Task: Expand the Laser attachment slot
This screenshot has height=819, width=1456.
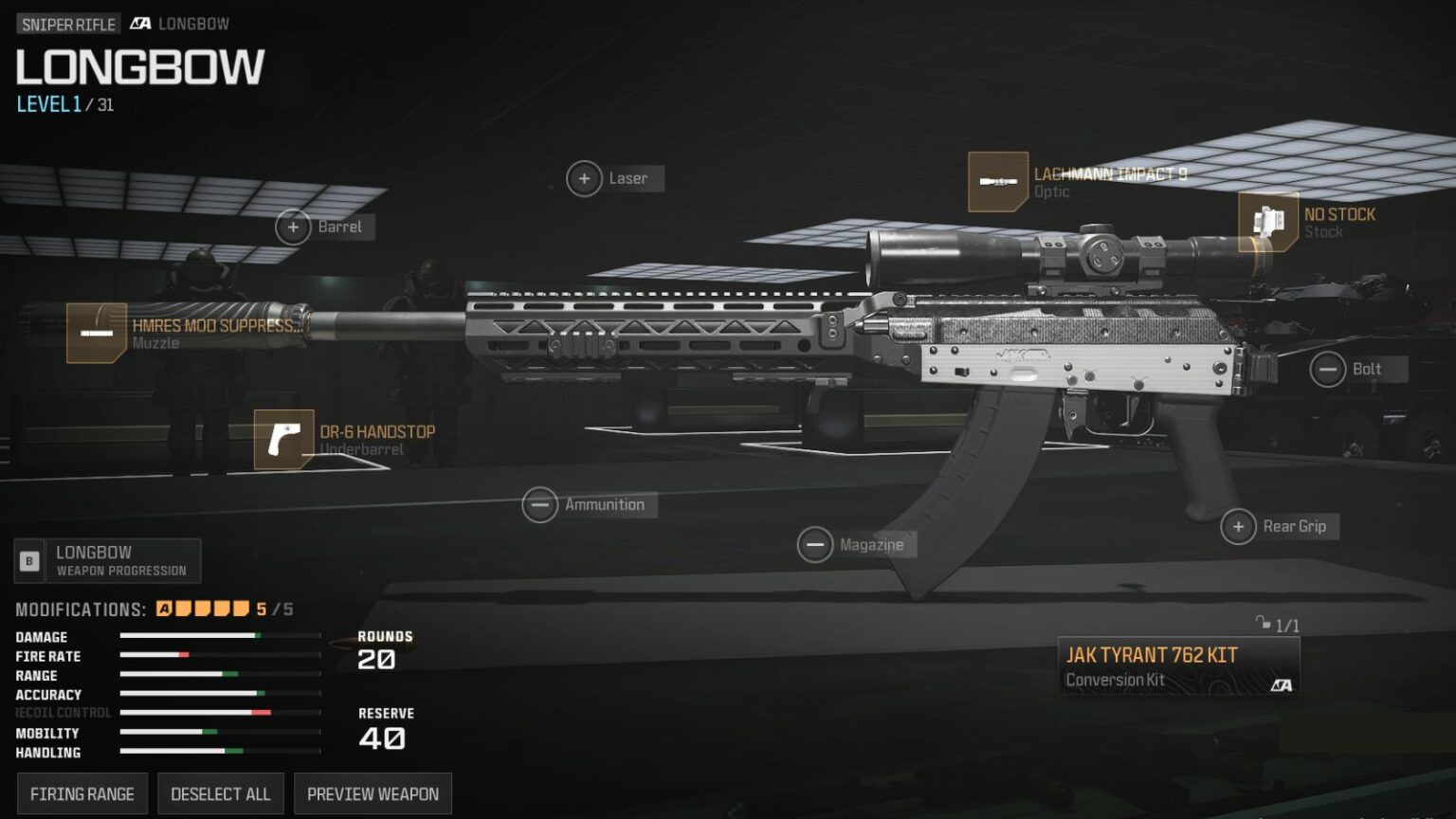Action: 585,178
